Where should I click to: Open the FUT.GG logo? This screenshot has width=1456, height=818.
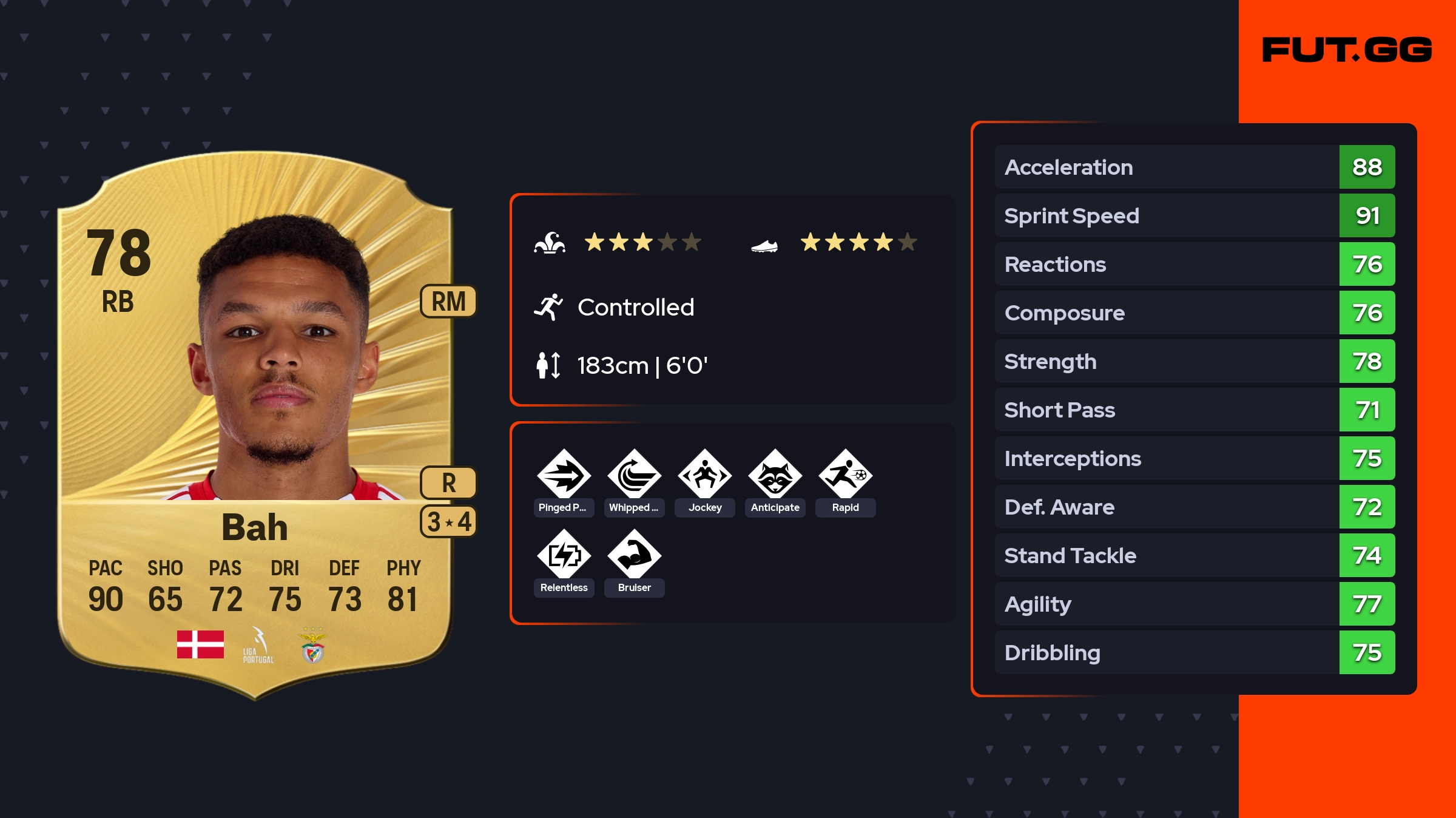click(1347, 50)
